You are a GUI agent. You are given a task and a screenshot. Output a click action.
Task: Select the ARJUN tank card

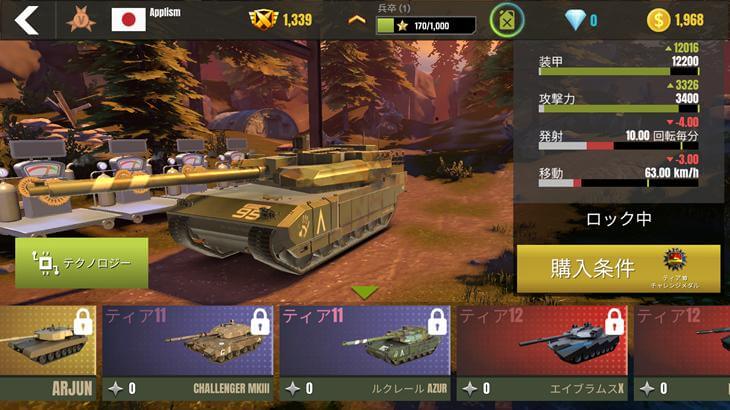tap(47, 353)
